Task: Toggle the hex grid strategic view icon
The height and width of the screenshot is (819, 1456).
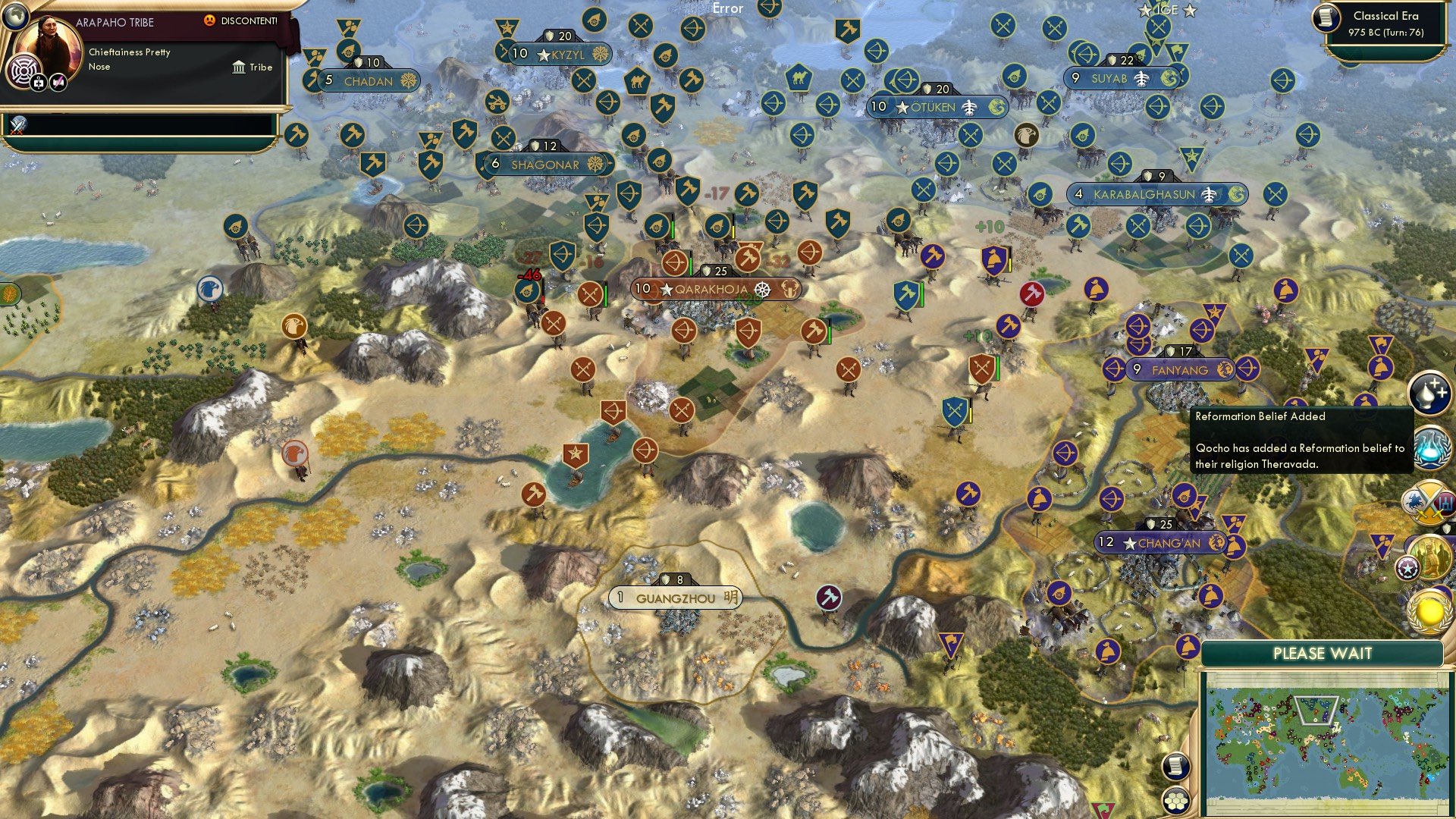Action: point(1176,800)
